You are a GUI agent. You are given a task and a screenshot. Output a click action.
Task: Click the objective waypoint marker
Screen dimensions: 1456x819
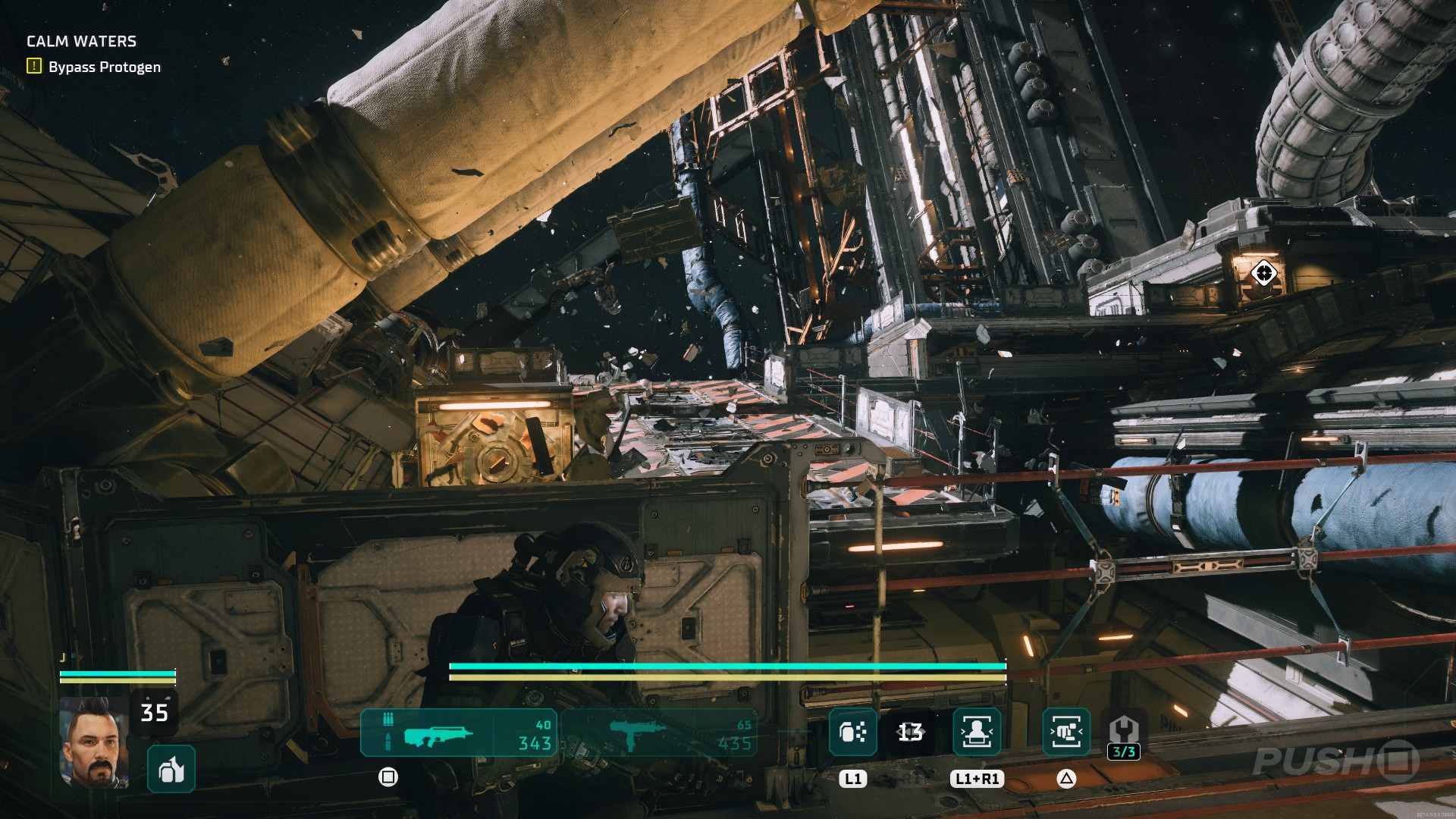(x=1263, y=272)
